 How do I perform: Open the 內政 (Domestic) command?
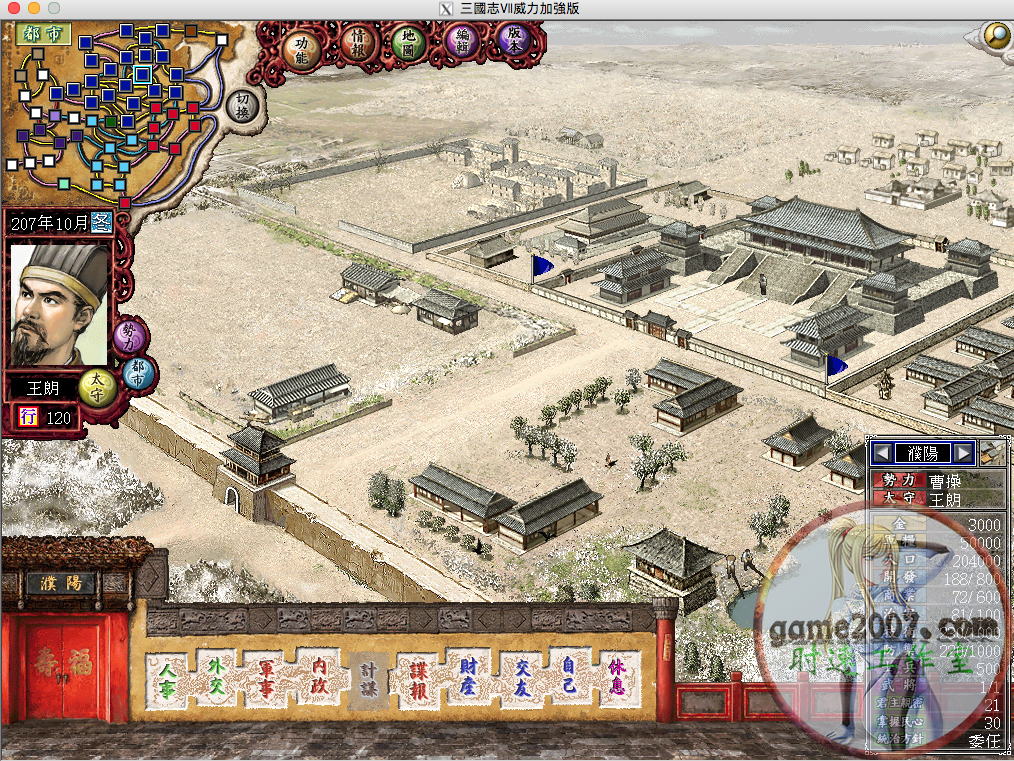point(320,678)
